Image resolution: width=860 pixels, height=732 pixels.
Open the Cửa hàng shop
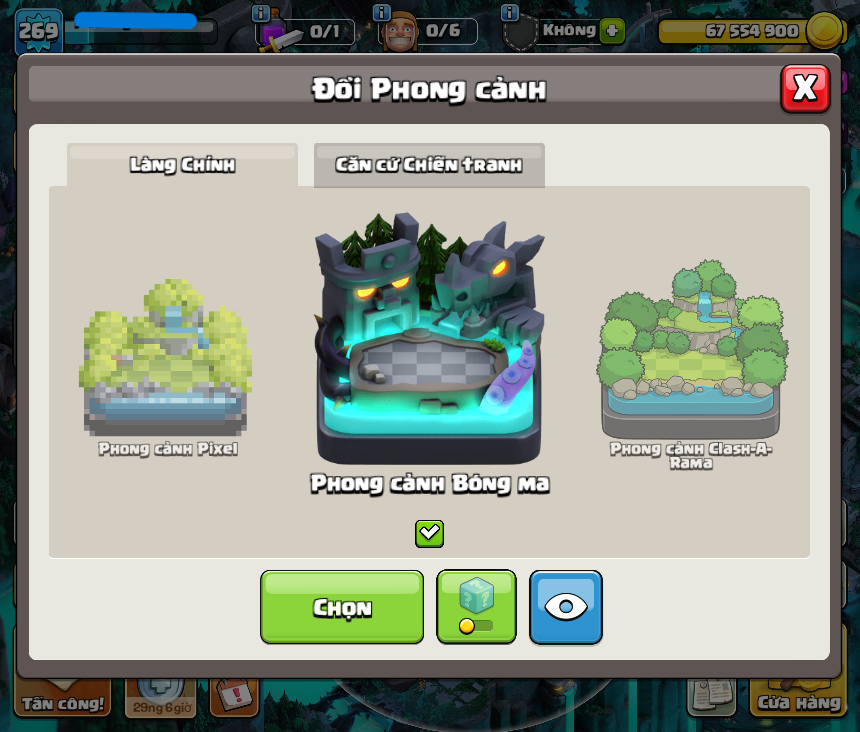798,699
